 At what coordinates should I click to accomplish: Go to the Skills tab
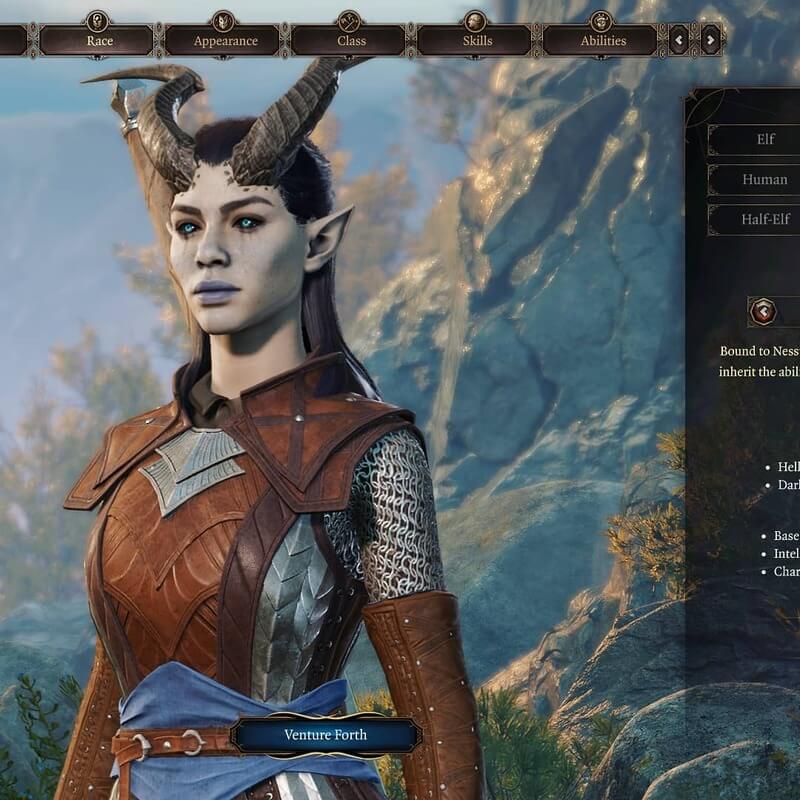[477, 41]
